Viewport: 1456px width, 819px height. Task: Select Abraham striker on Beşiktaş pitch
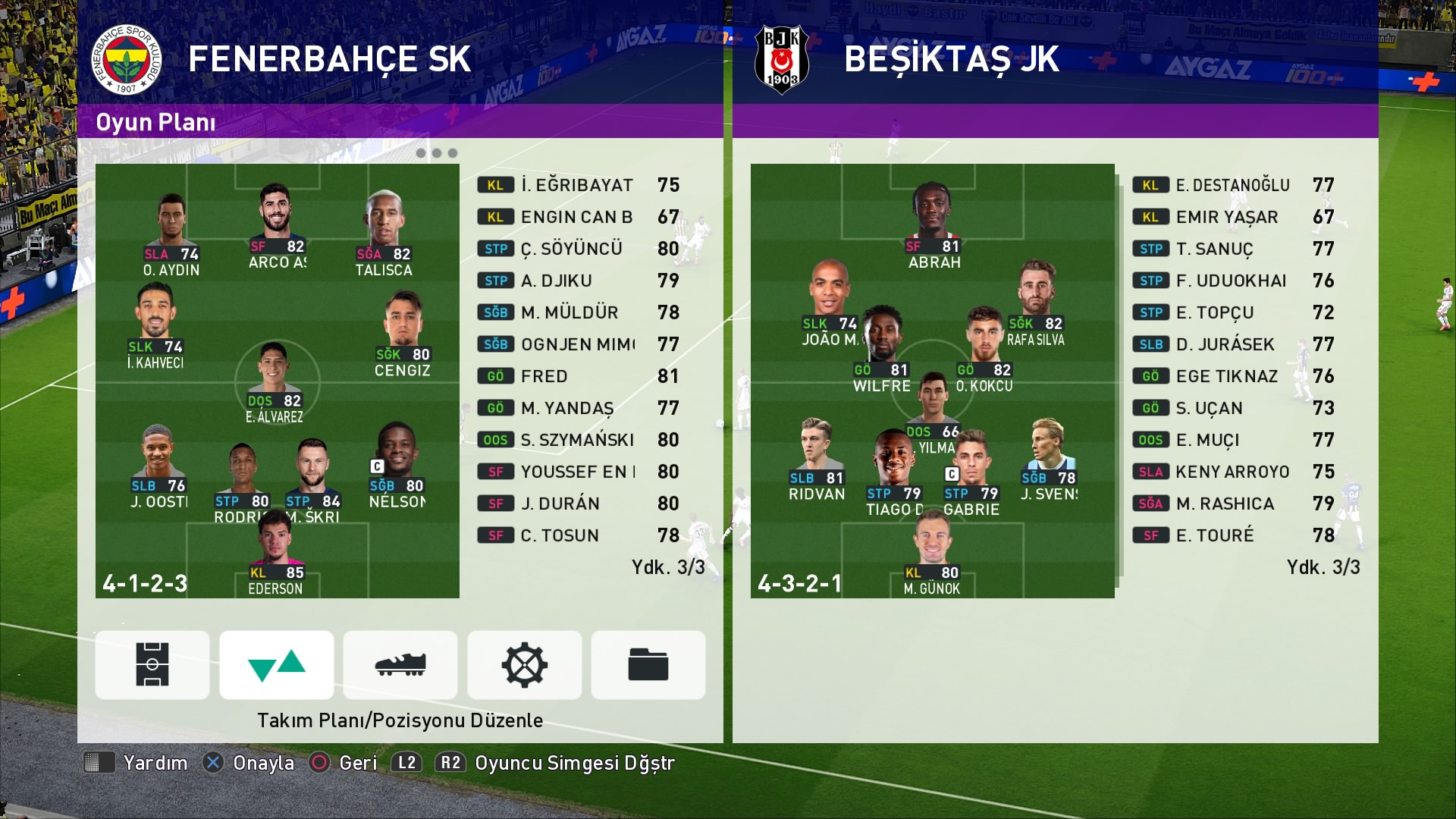pos(933,227)
